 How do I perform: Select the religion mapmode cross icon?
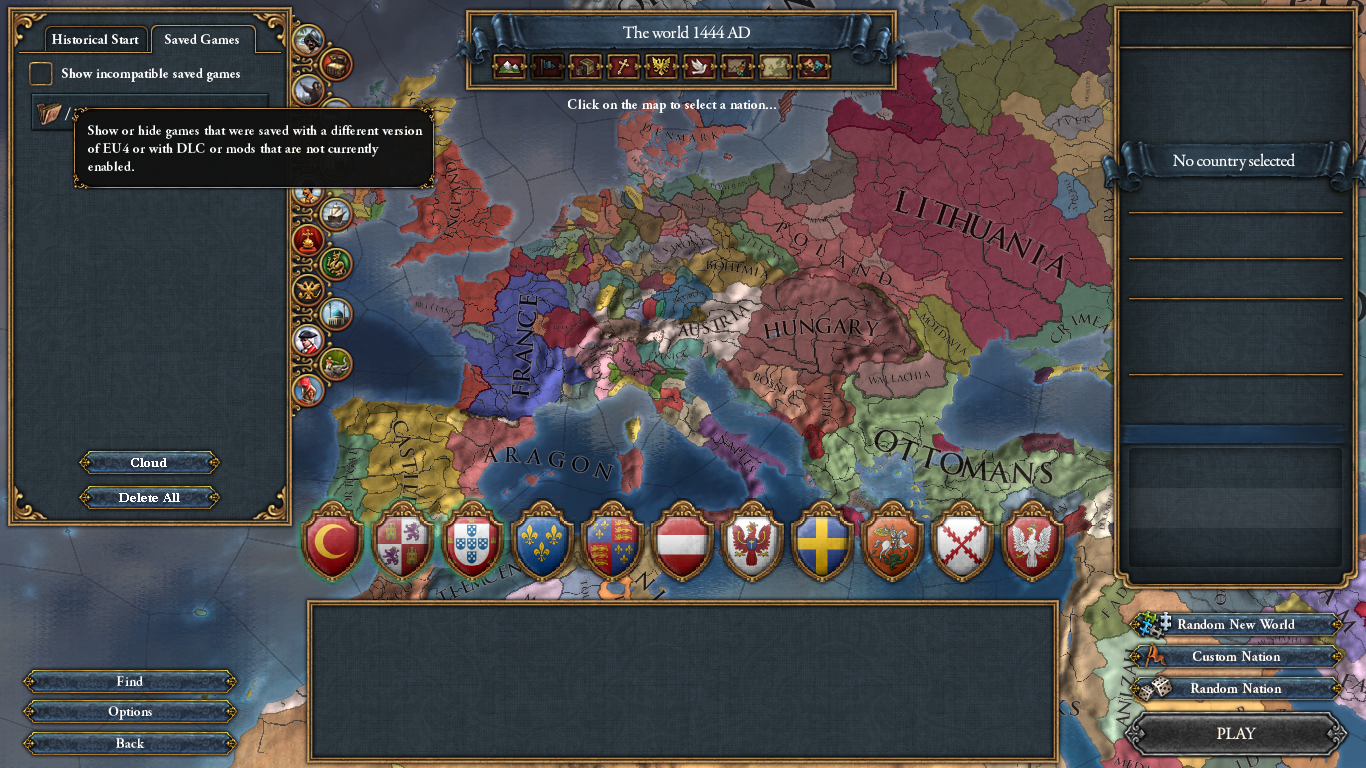coord(623,66)
